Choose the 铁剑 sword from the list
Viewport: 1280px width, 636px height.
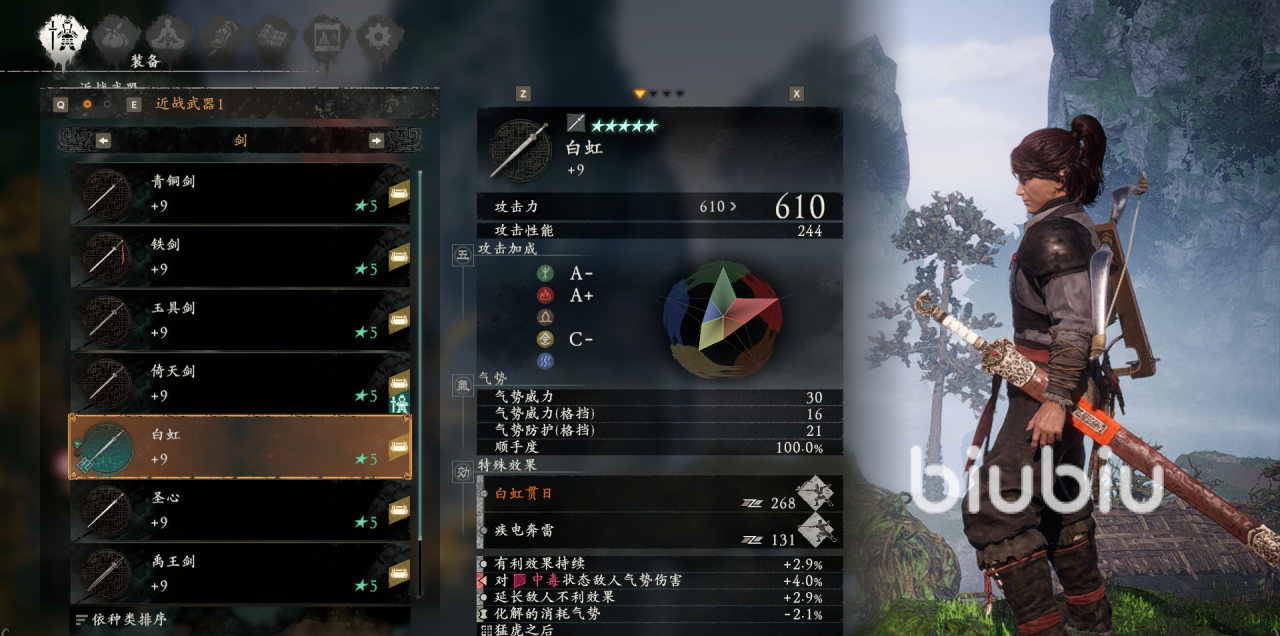tap(240, 257)
